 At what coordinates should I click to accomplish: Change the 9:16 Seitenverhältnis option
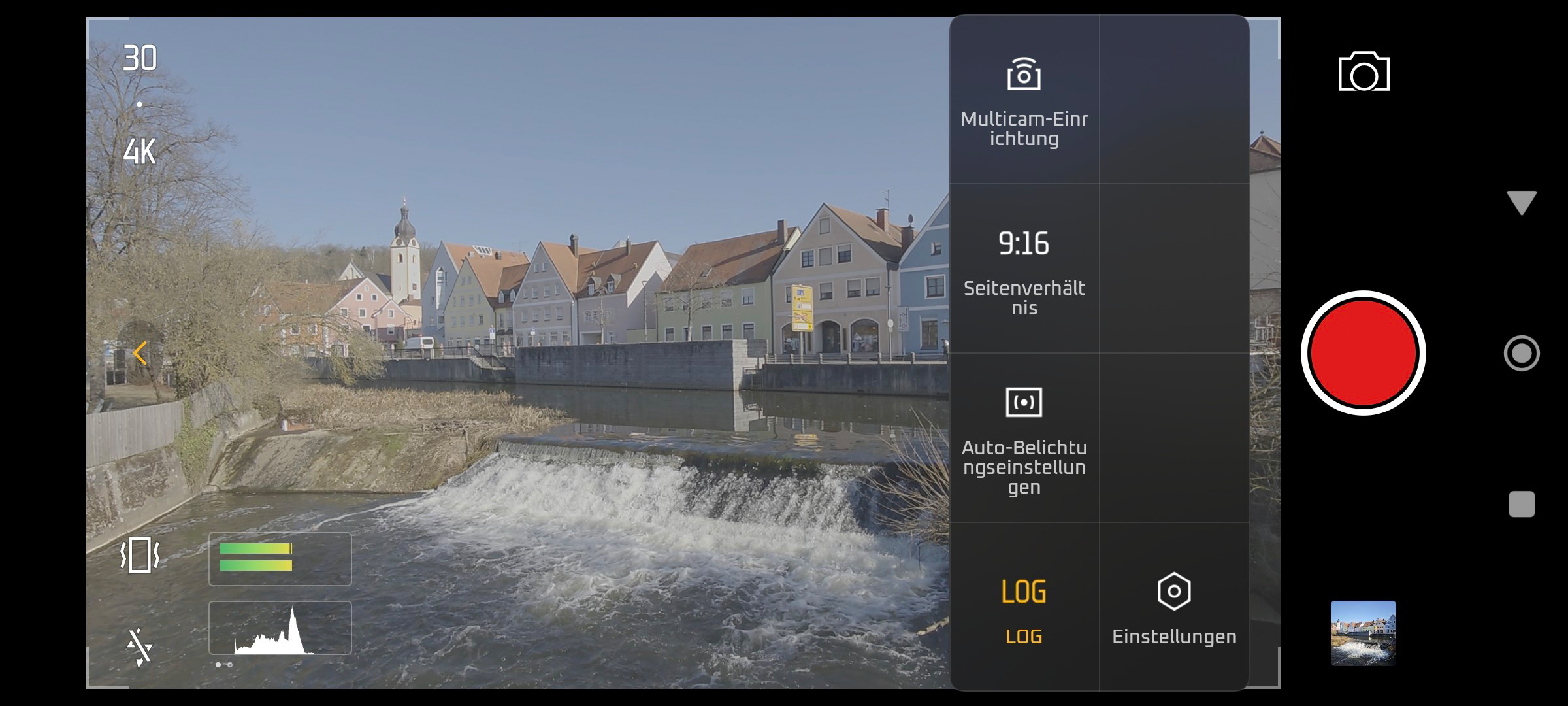click(1024, 269)
